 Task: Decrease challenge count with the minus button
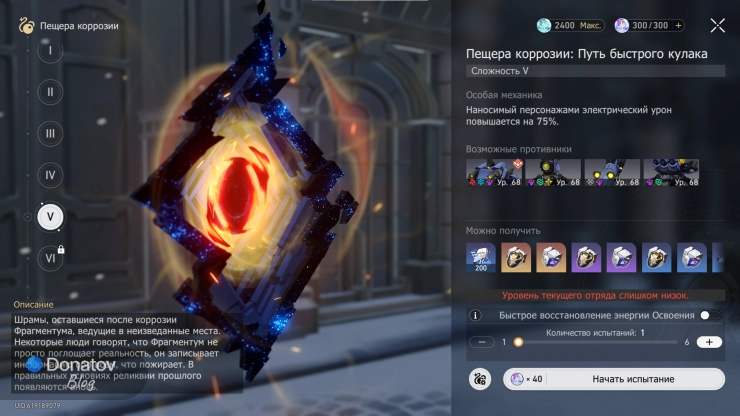(x=481, y=342)
